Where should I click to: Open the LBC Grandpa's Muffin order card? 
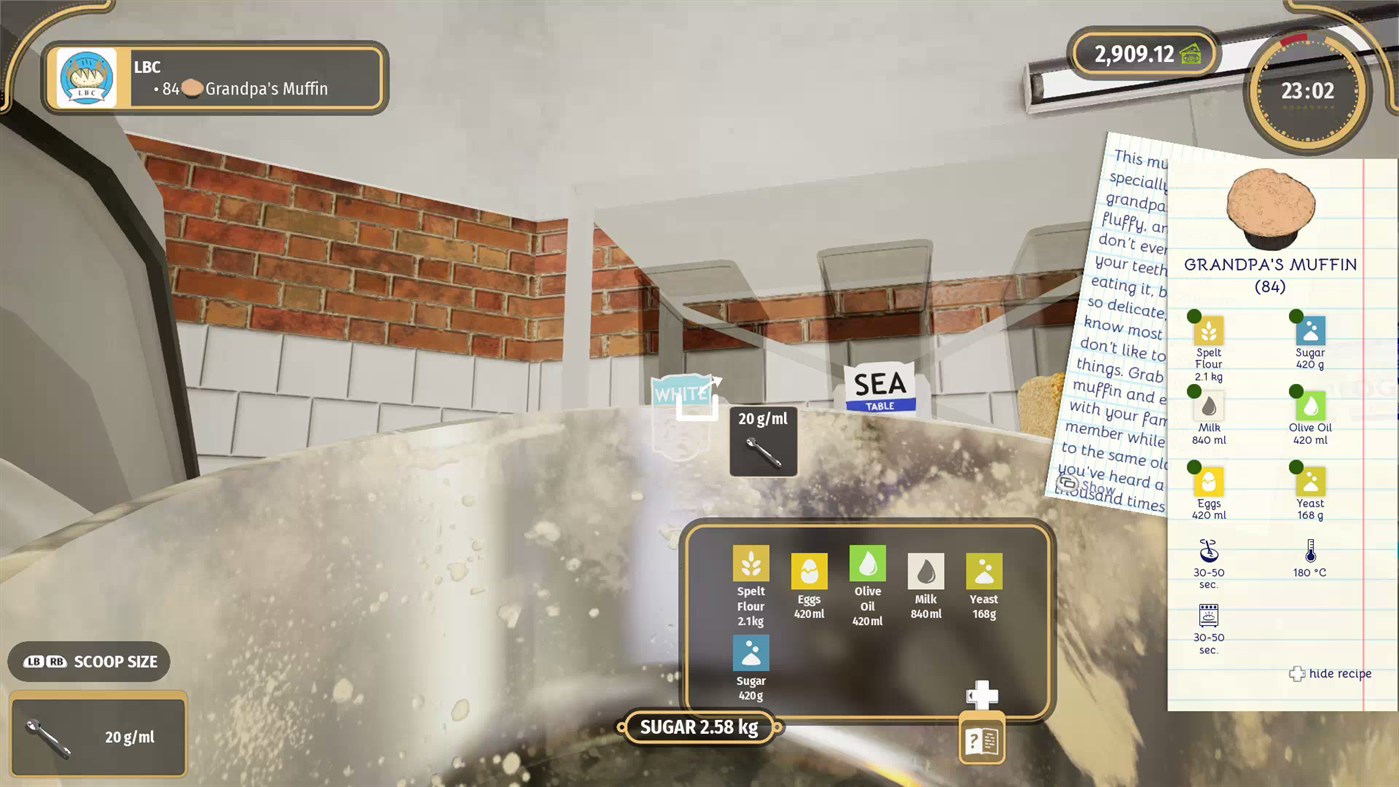coord(213,78)
